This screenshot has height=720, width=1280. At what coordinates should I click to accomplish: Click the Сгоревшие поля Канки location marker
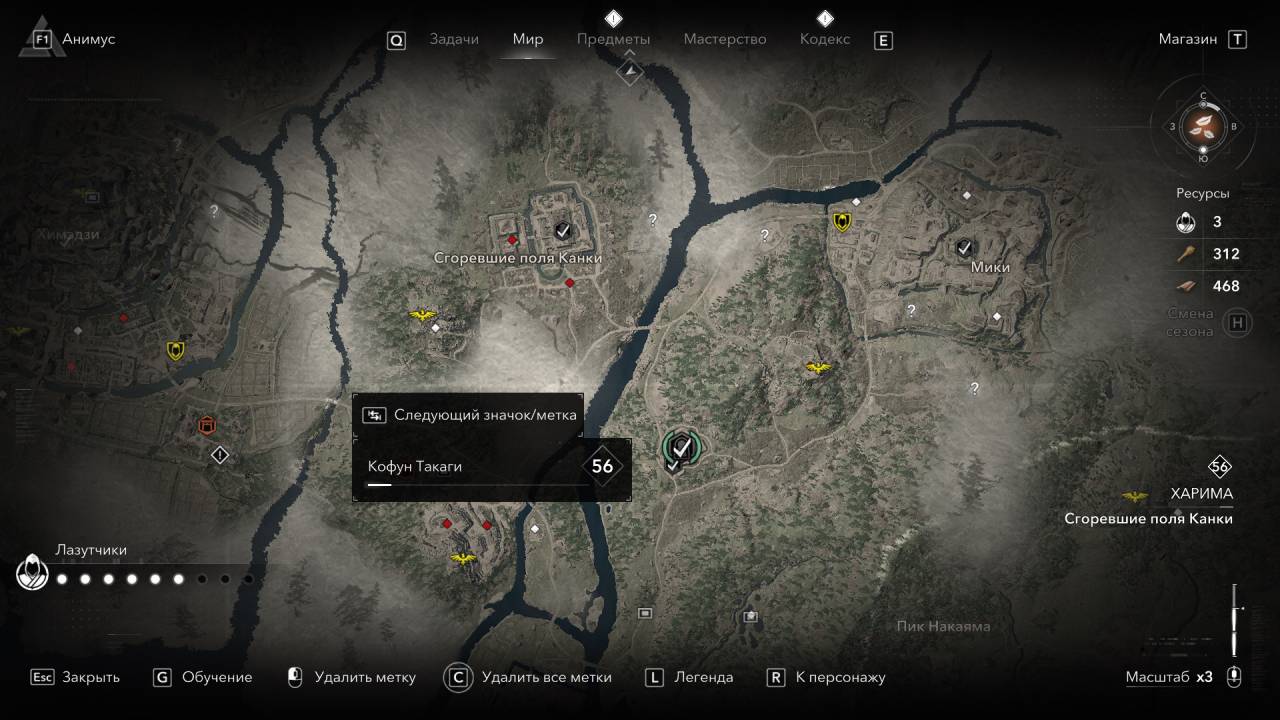(x=563, y=231)
